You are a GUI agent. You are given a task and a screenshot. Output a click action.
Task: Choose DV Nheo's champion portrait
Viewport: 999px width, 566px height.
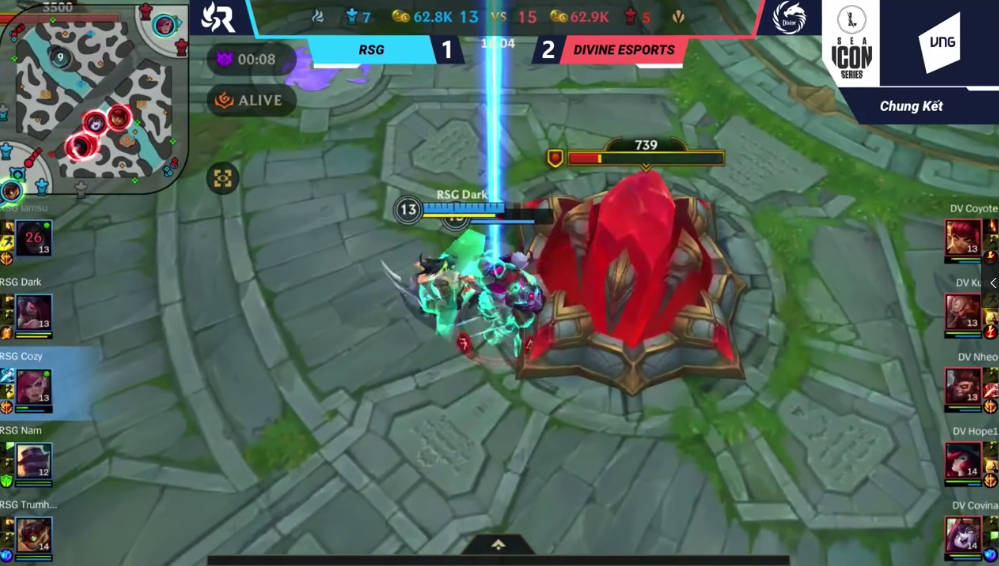(963, 387)
